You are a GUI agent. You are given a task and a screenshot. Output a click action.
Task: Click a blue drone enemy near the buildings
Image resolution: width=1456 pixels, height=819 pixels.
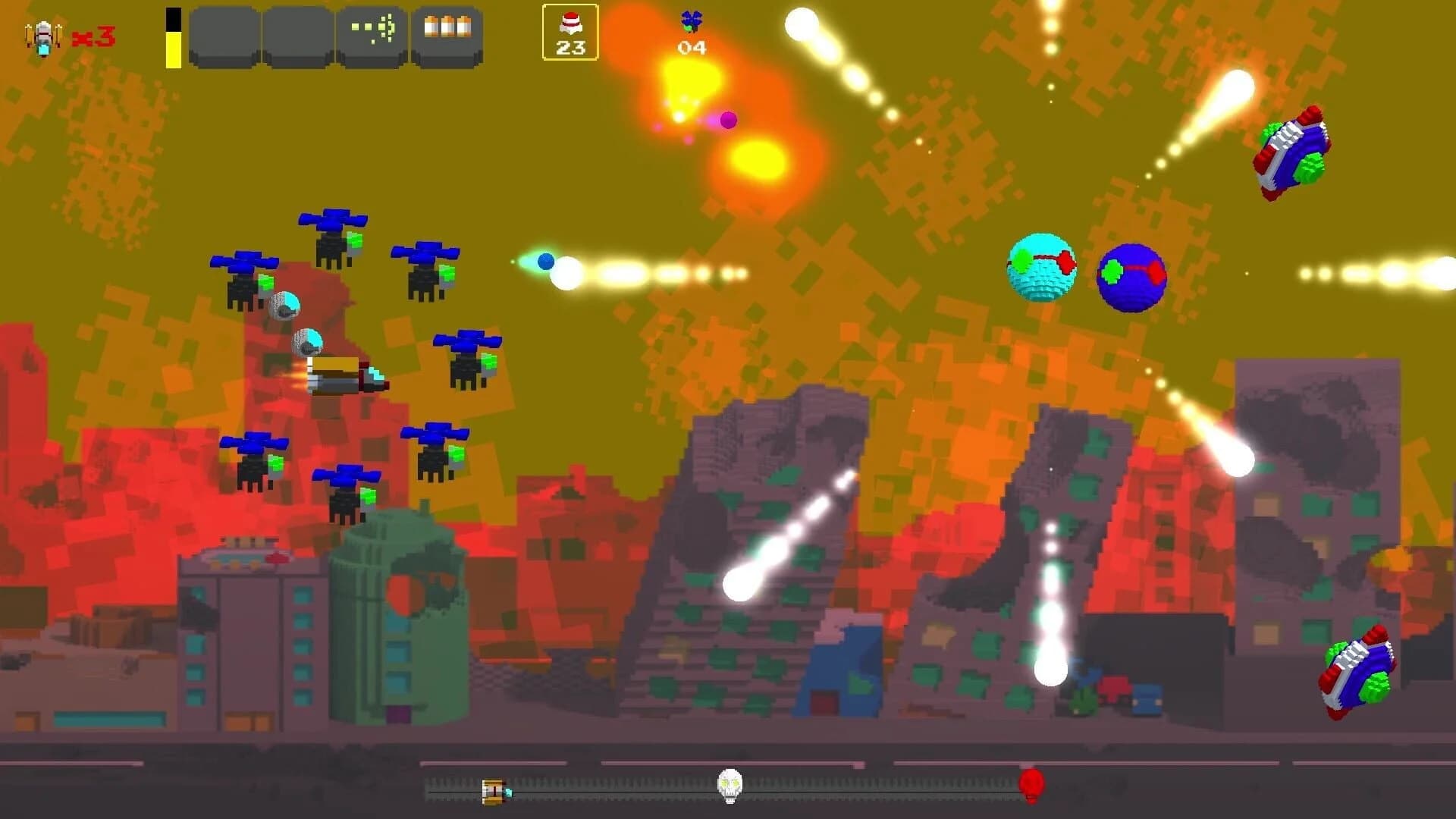point(258,459)
